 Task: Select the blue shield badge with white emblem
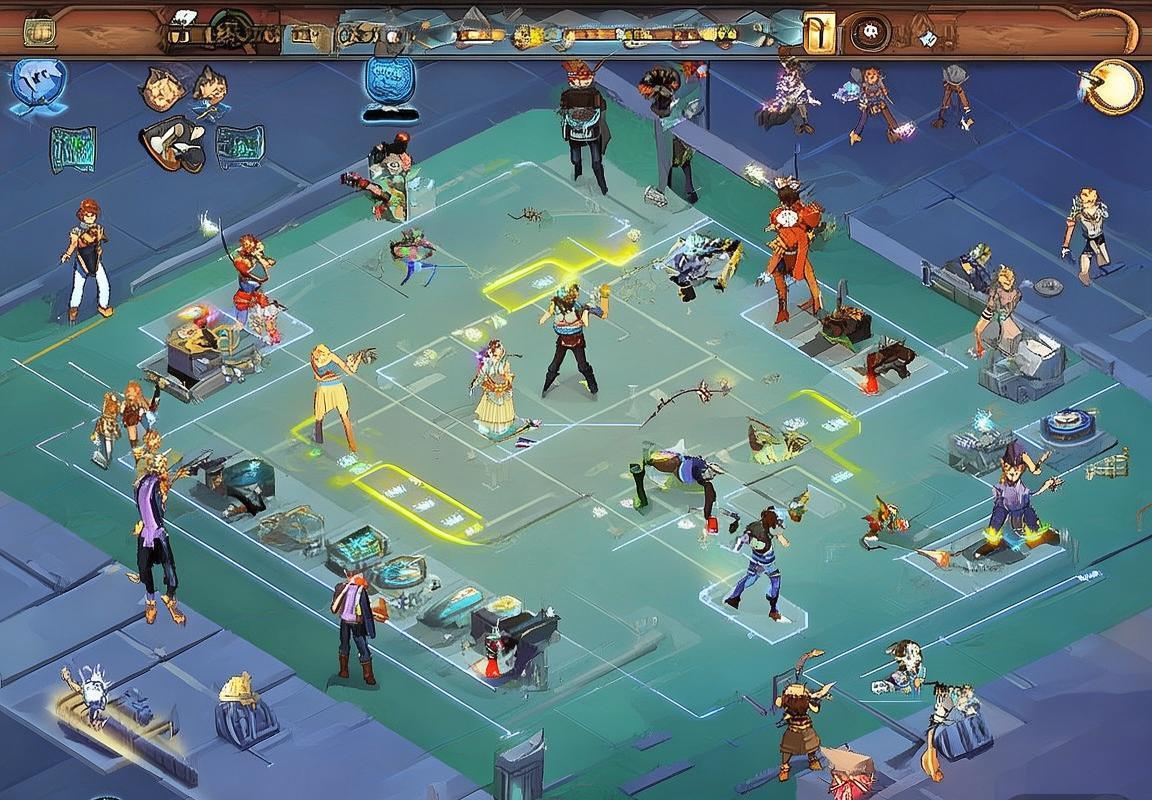click(x=39, y=84)
